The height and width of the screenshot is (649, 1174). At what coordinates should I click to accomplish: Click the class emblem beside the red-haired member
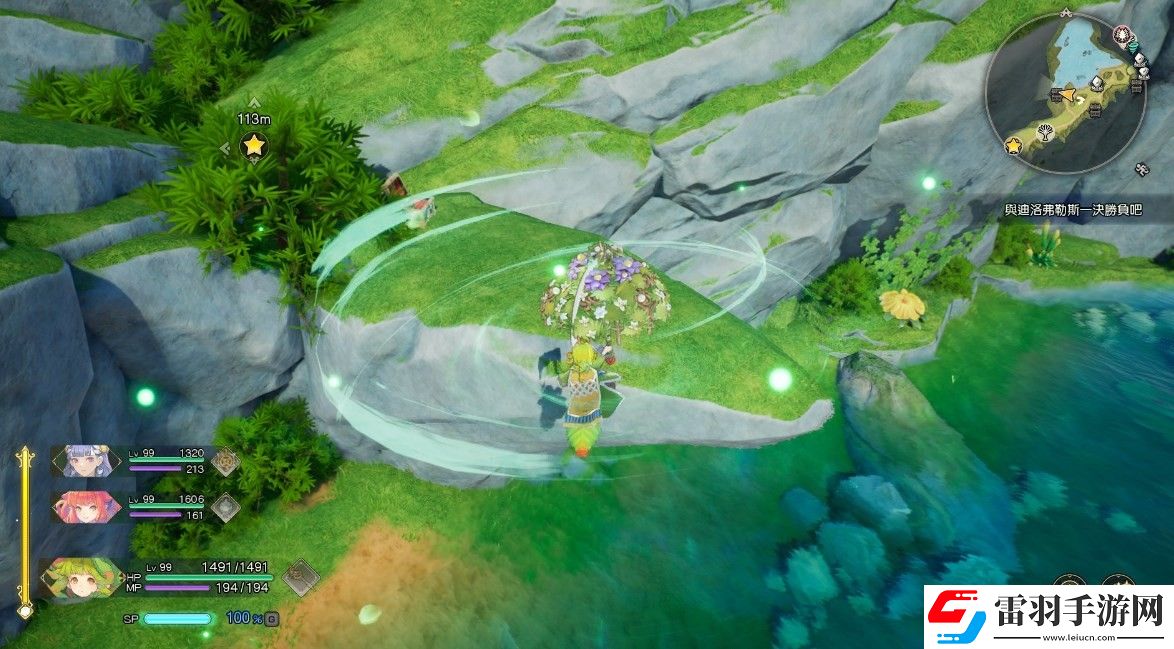[225, 507]
